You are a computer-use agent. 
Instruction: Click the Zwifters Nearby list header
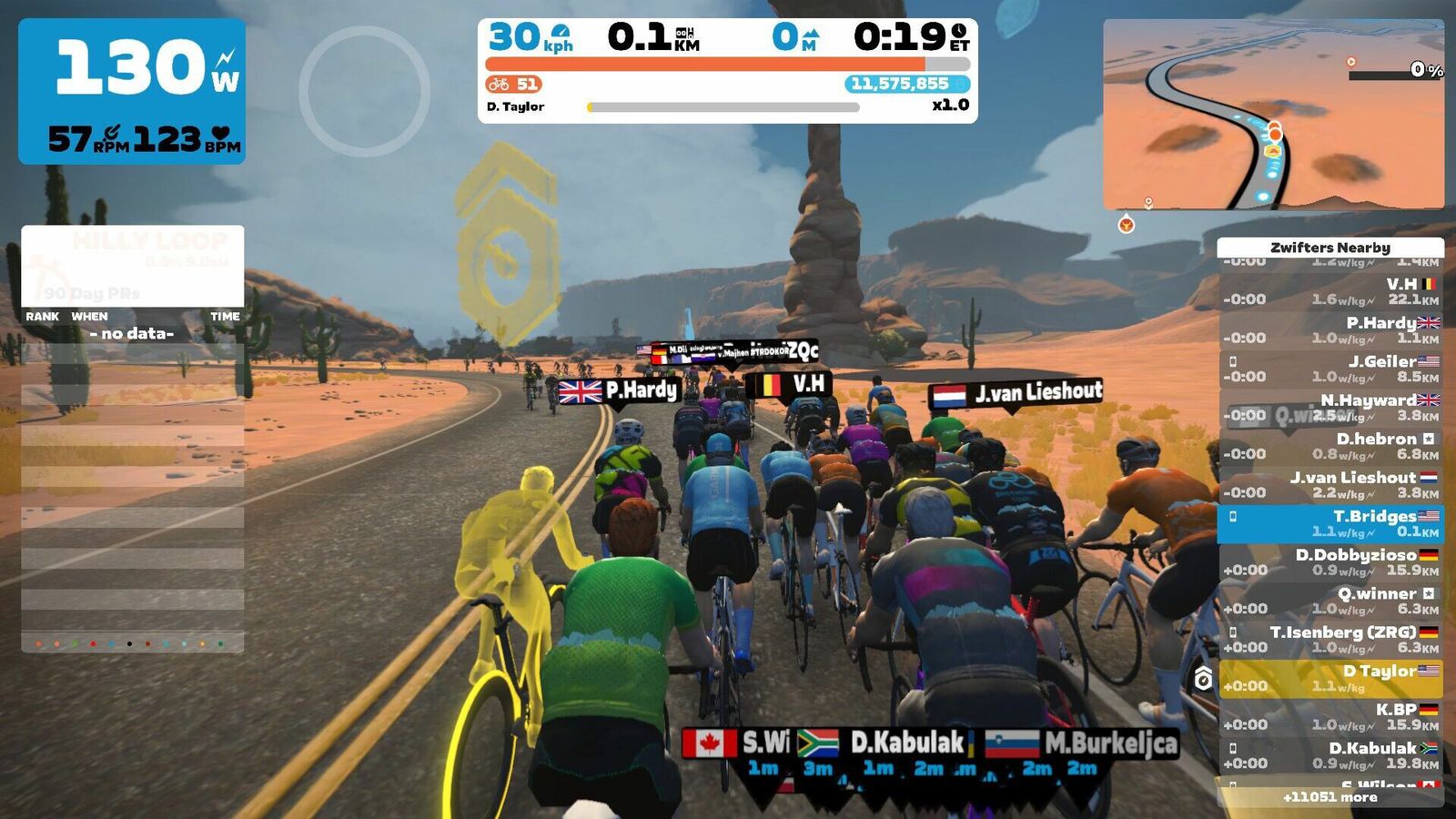(x=1330, y=248)
